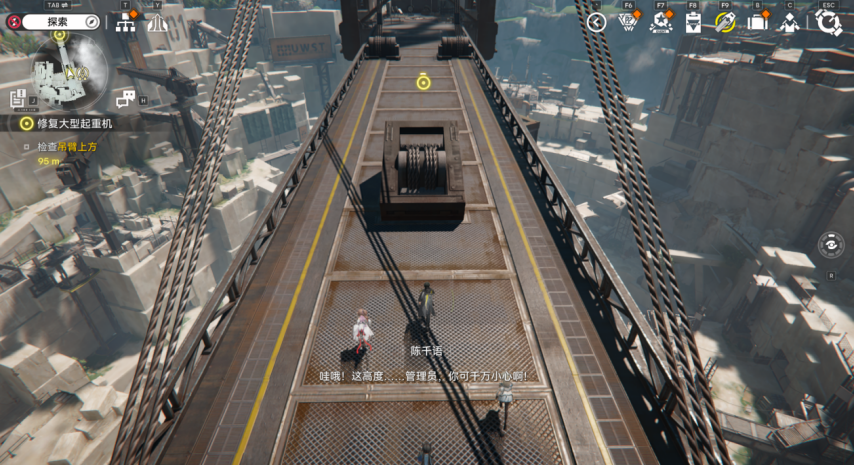Viewport: 854px width, 465px height.
Task: Open the hierarchy tree network icon
Action: tap(125, 22)
